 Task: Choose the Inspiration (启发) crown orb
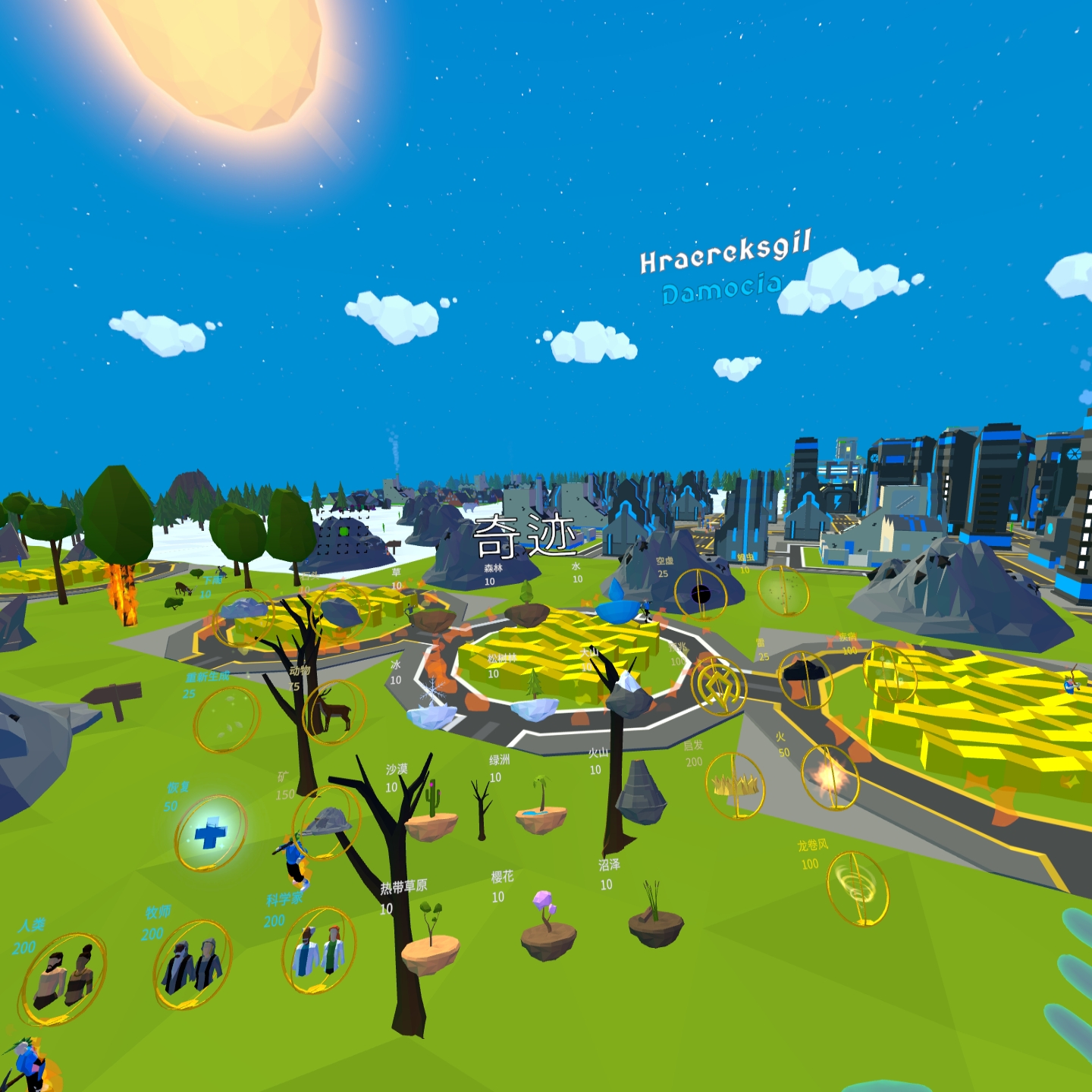point(734,786)
